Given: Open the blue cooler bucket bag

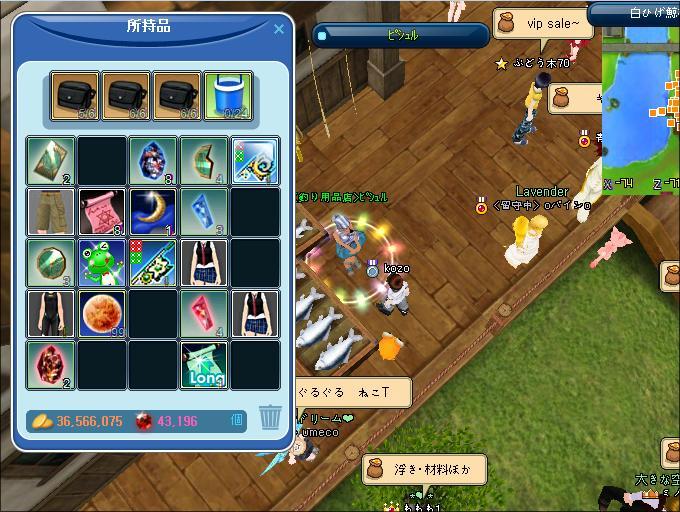Looking at the screenshot, I should pyautogui.click(x=228, y=95).
